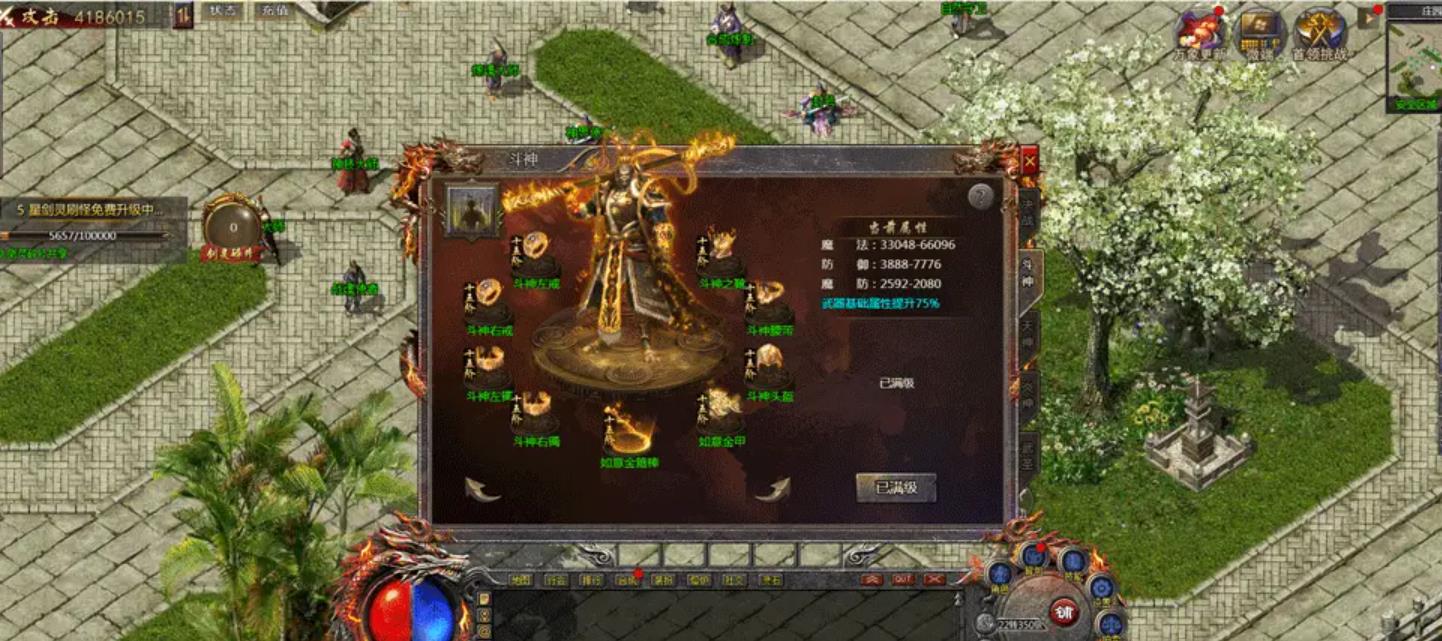Rotate the character model with the right arrow
Viewport: 1442px width, 641px height.
click(x=772, y=489)
